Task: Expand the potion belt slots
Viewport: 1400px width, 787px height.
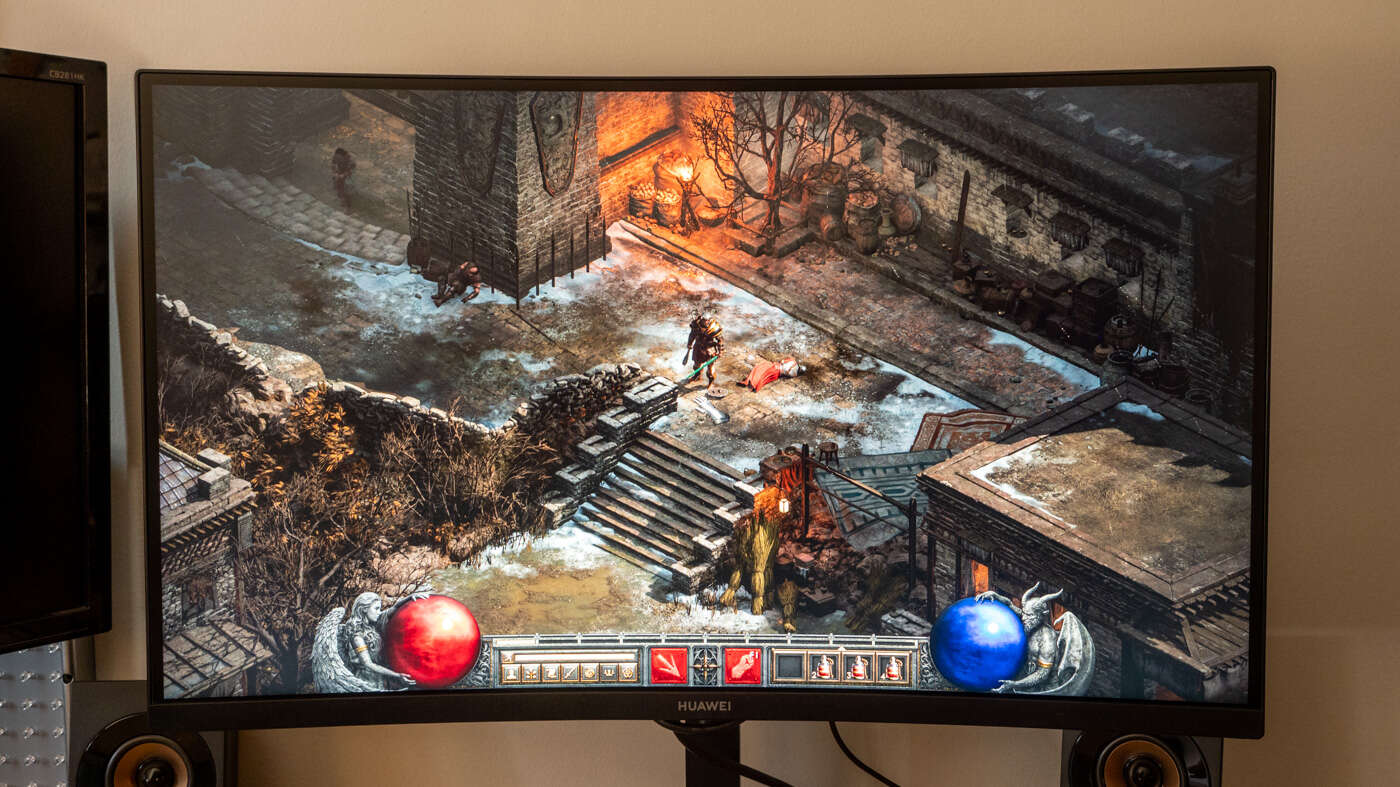Action: tap(840, 646)
